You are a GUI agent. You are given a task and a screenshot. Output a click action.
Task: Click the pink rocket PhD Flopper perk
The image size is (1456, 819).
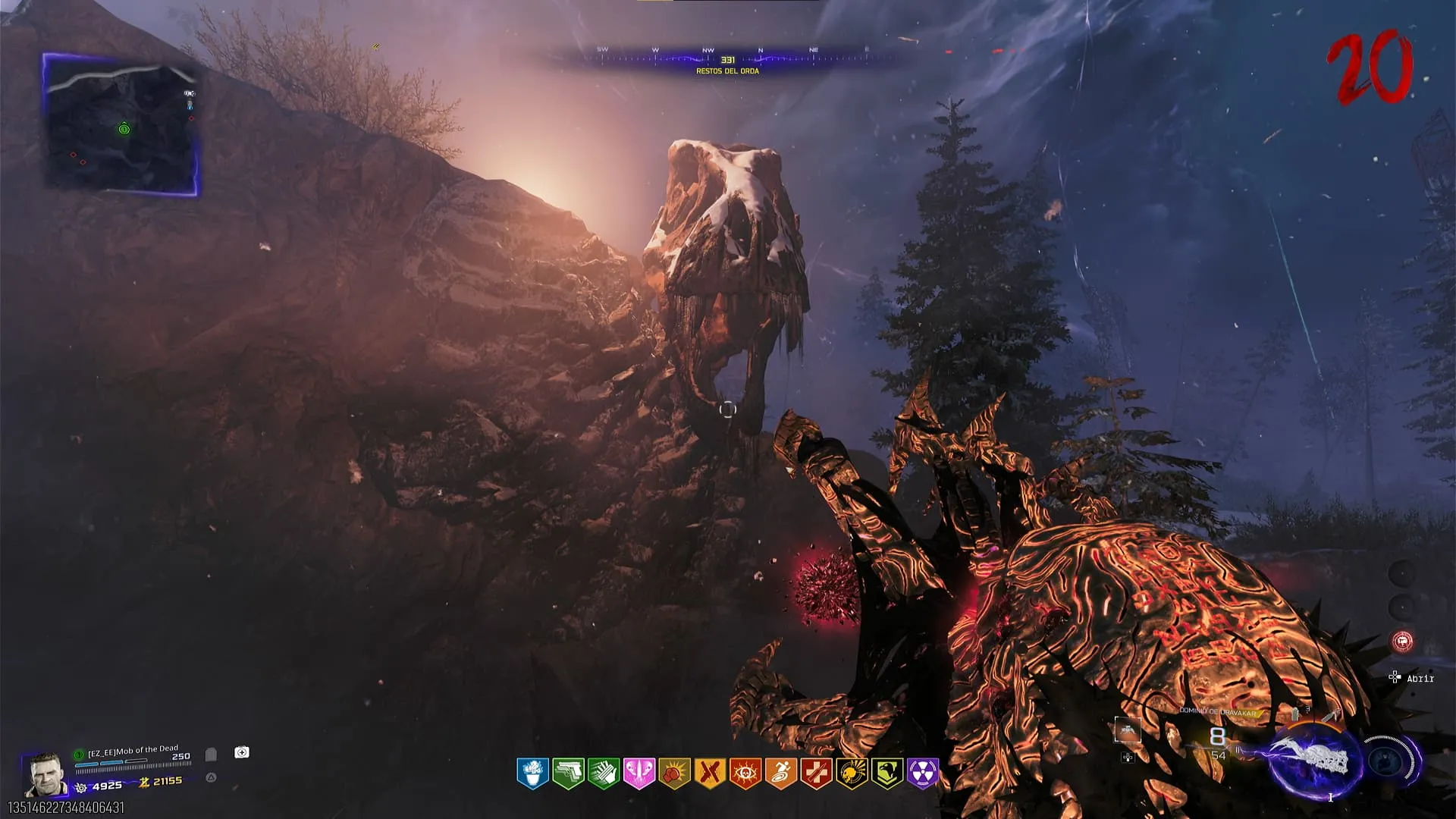tap(639, 773)
